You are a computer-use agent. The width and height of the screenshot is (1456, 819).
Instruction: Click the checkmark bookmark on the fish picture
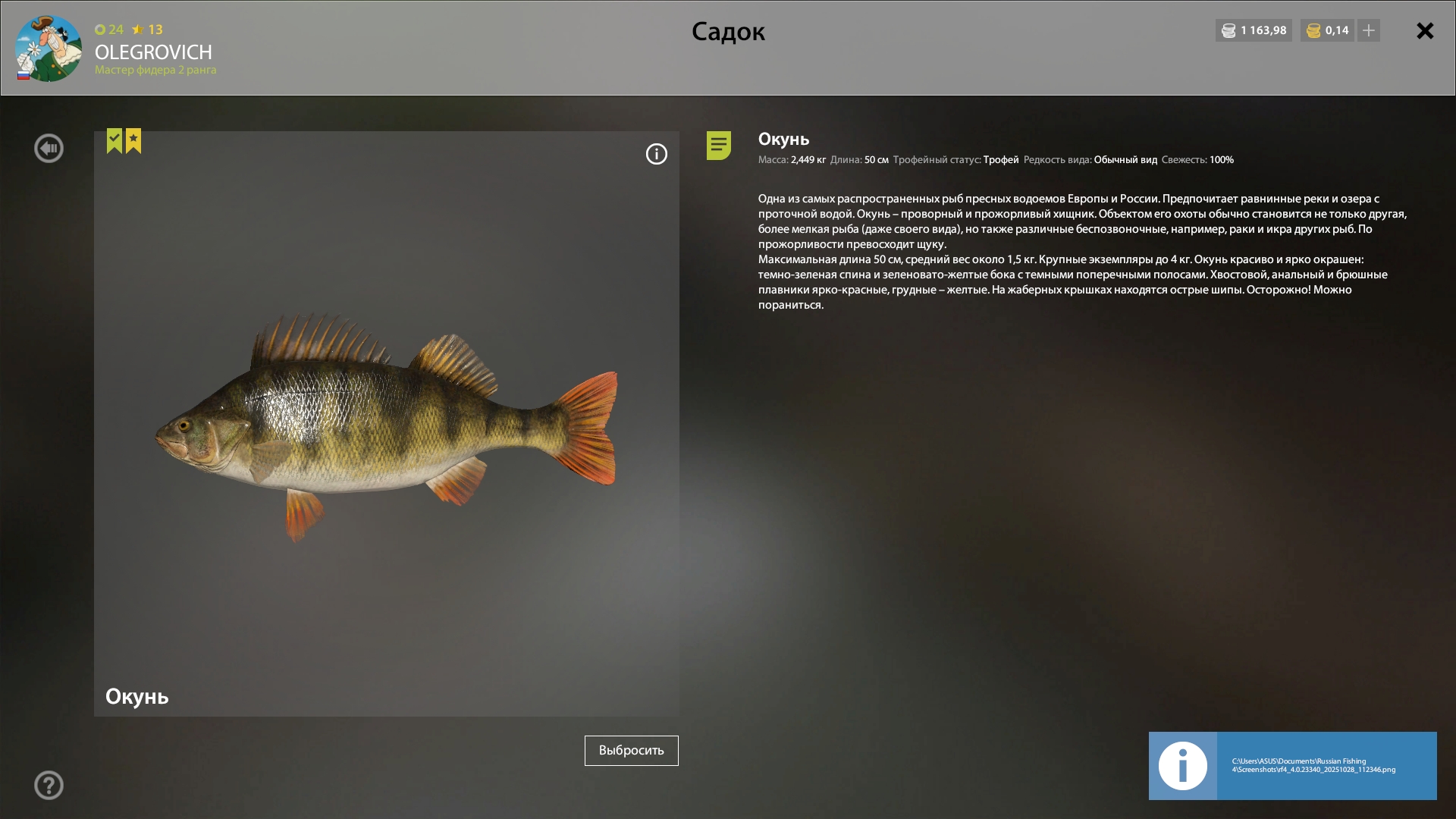[115, 140]
